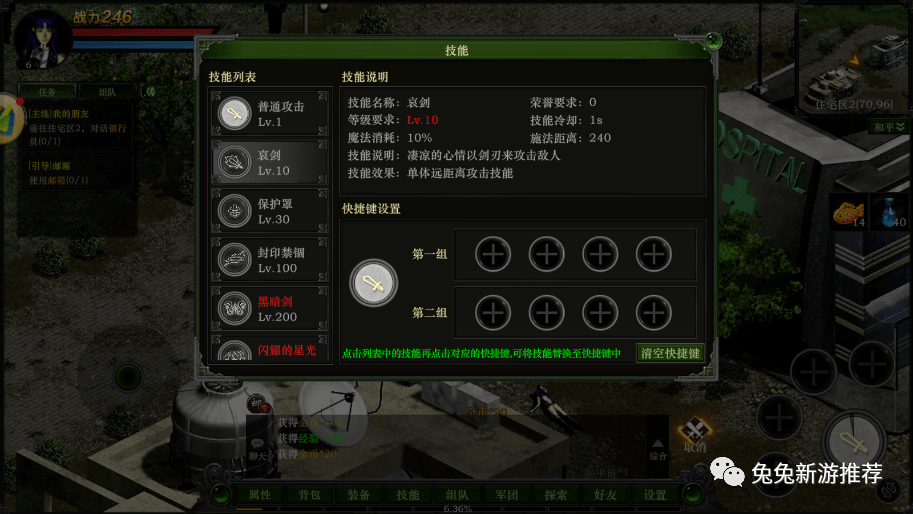Image resolution: width=913 pixels, height=514 pixels.
Task: Click the sword skill icon beside shortcut groups
Action: coord(373,283)
